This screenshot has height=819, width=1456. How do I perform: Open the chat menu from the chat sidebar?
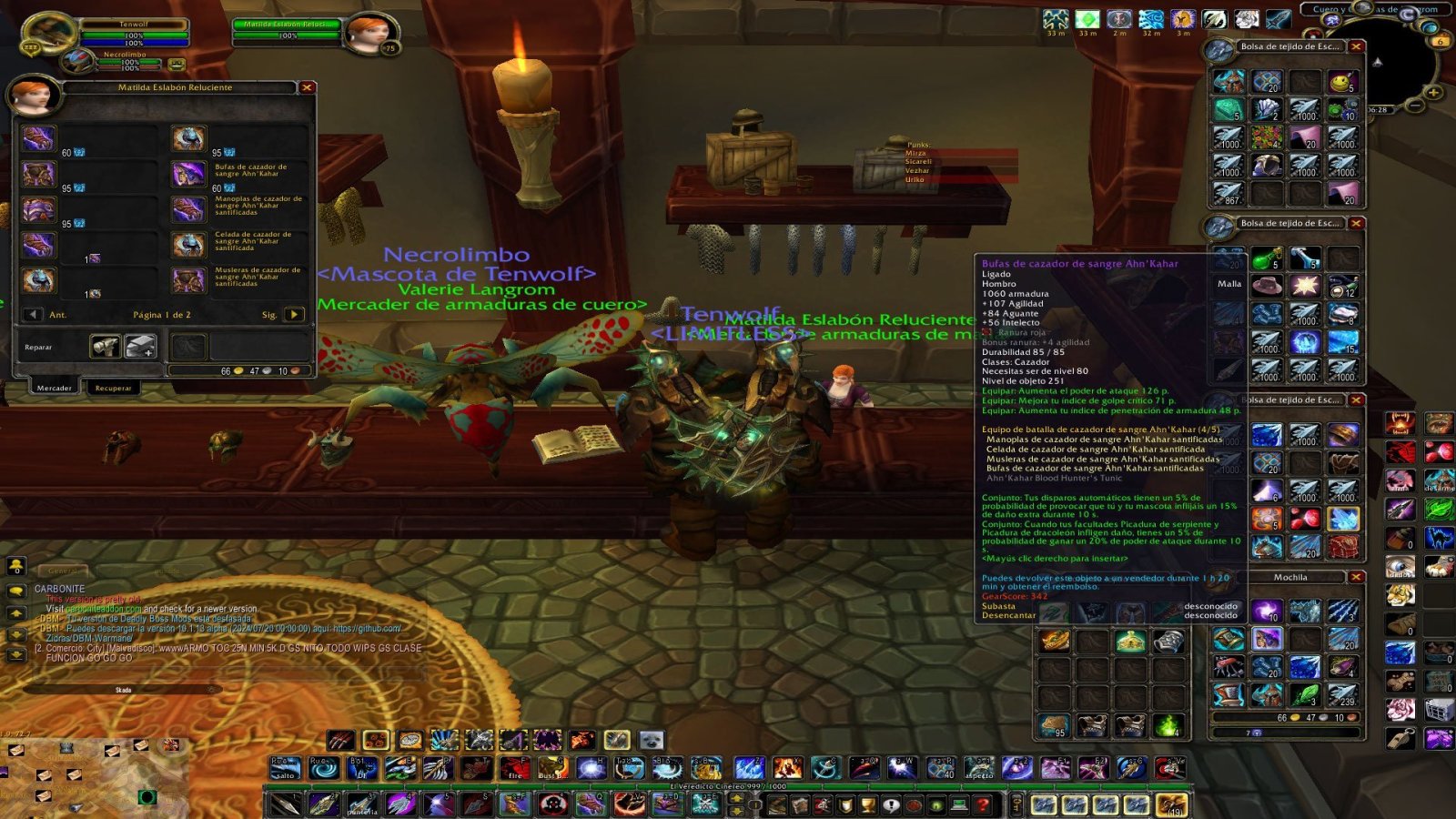point(15,591)
